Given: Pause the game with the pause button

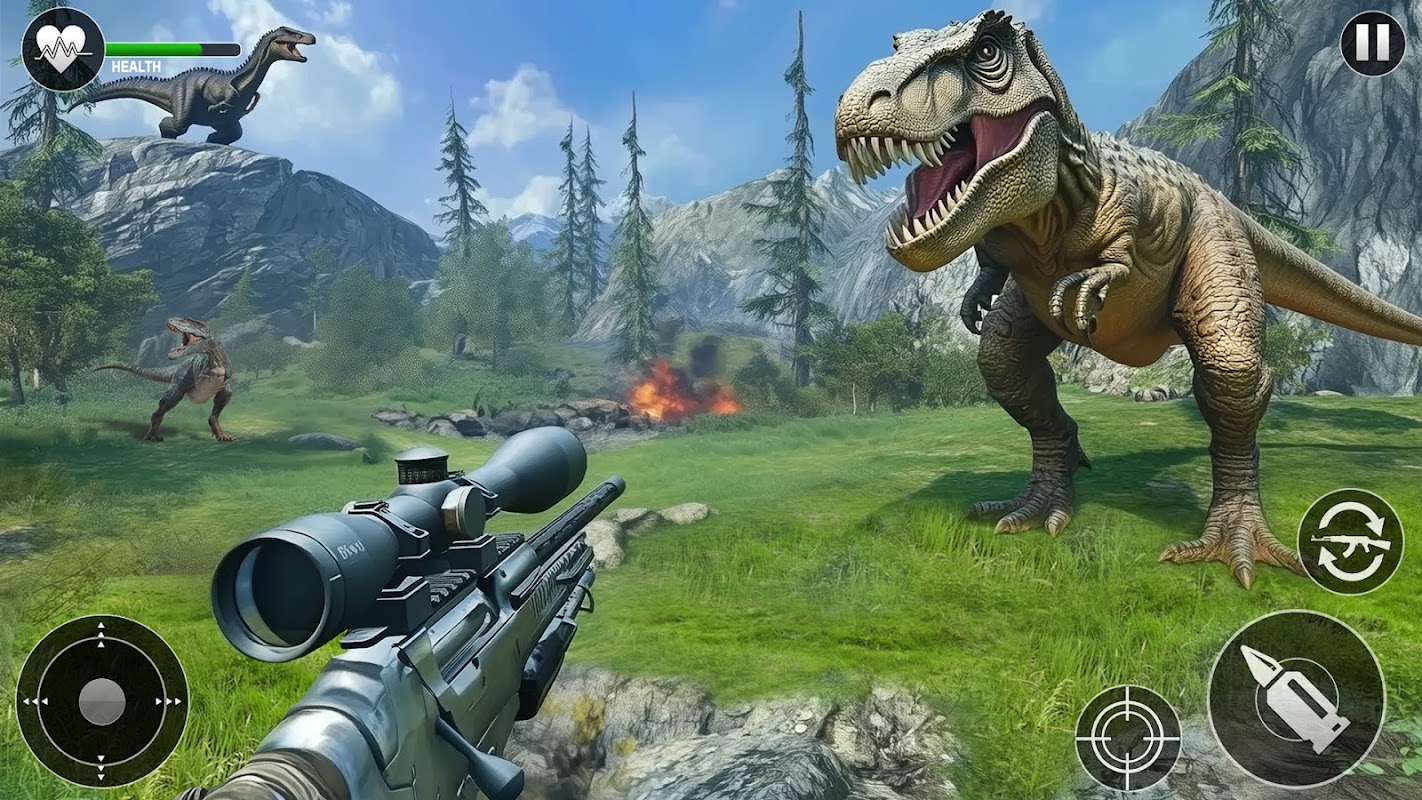Looking at the screenshot, I should point(1372,44).
